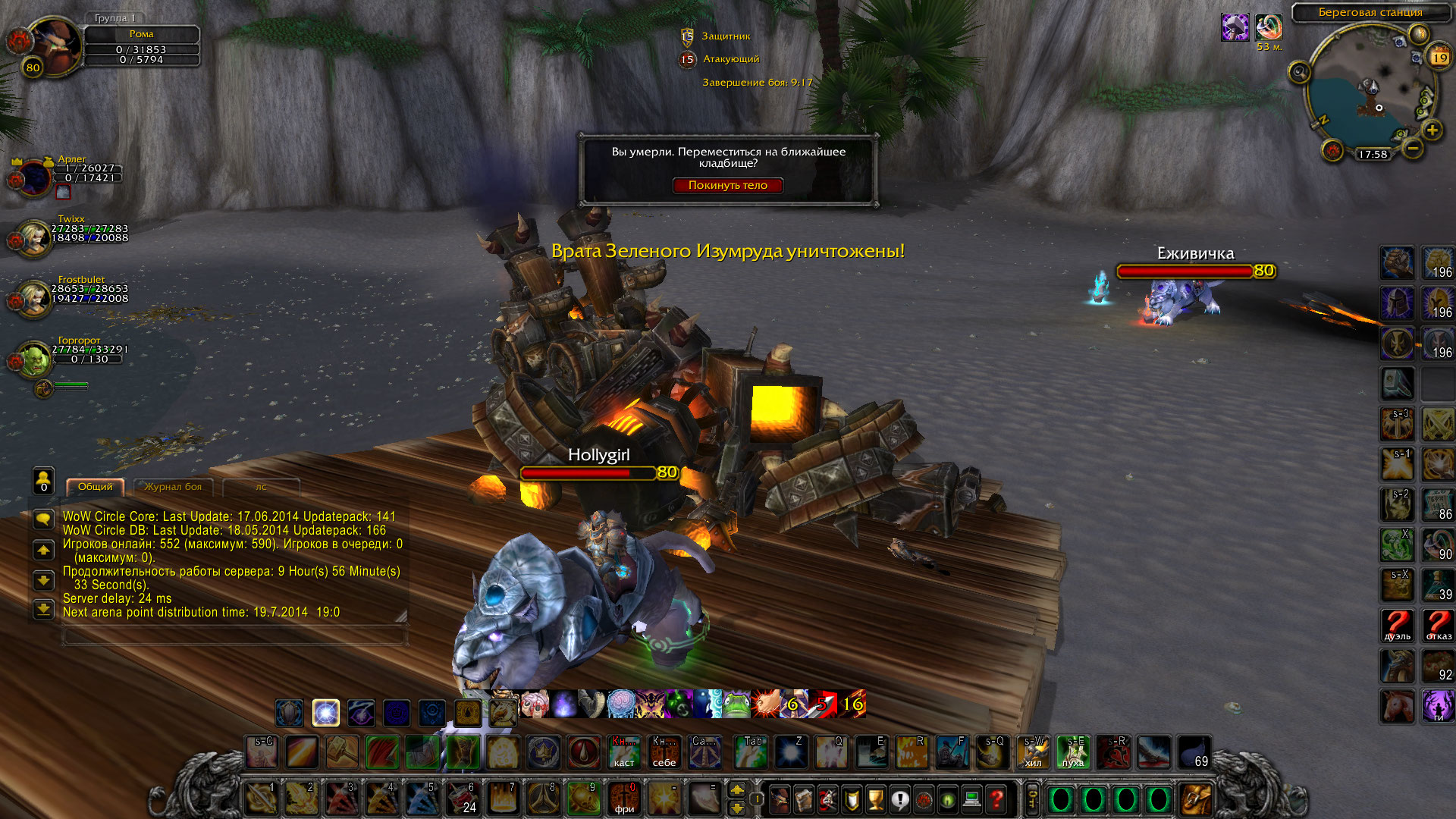Open the red question mark help menu button
The image size is (1456, 819).
click(996, 799)
